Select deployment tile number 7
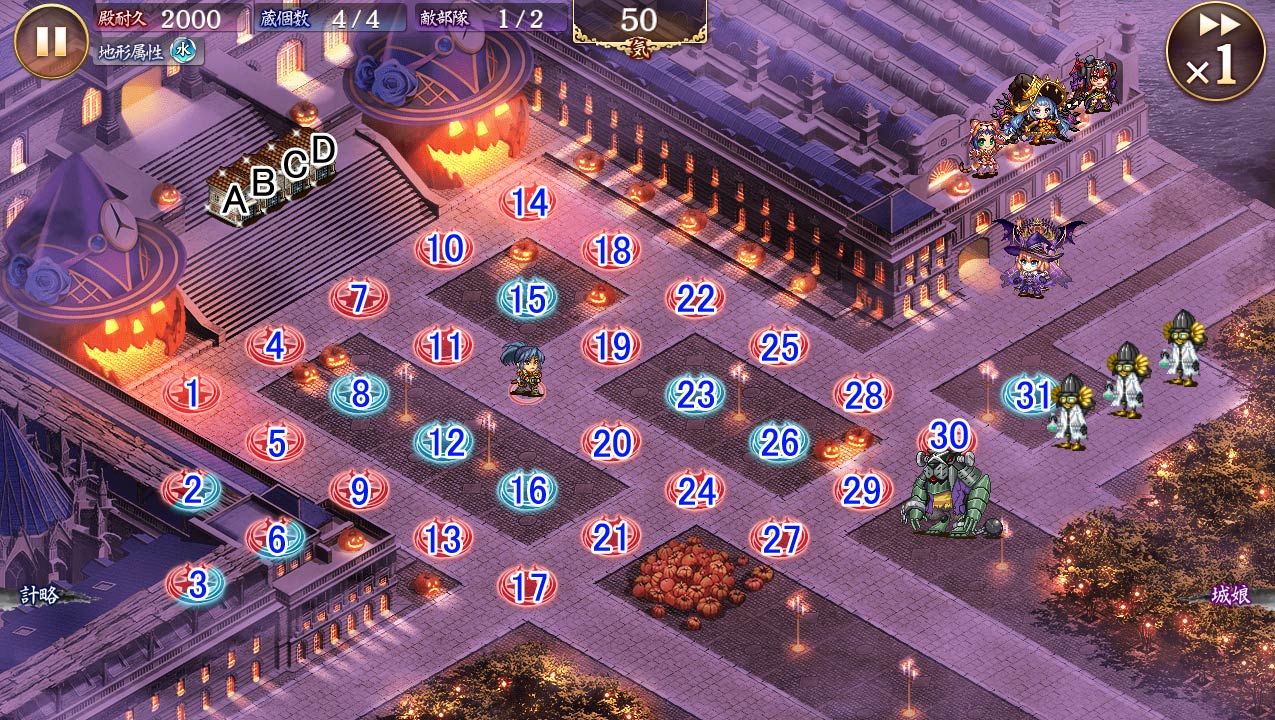Screen dimensions: 1275x720 click(x=359, y=298)
